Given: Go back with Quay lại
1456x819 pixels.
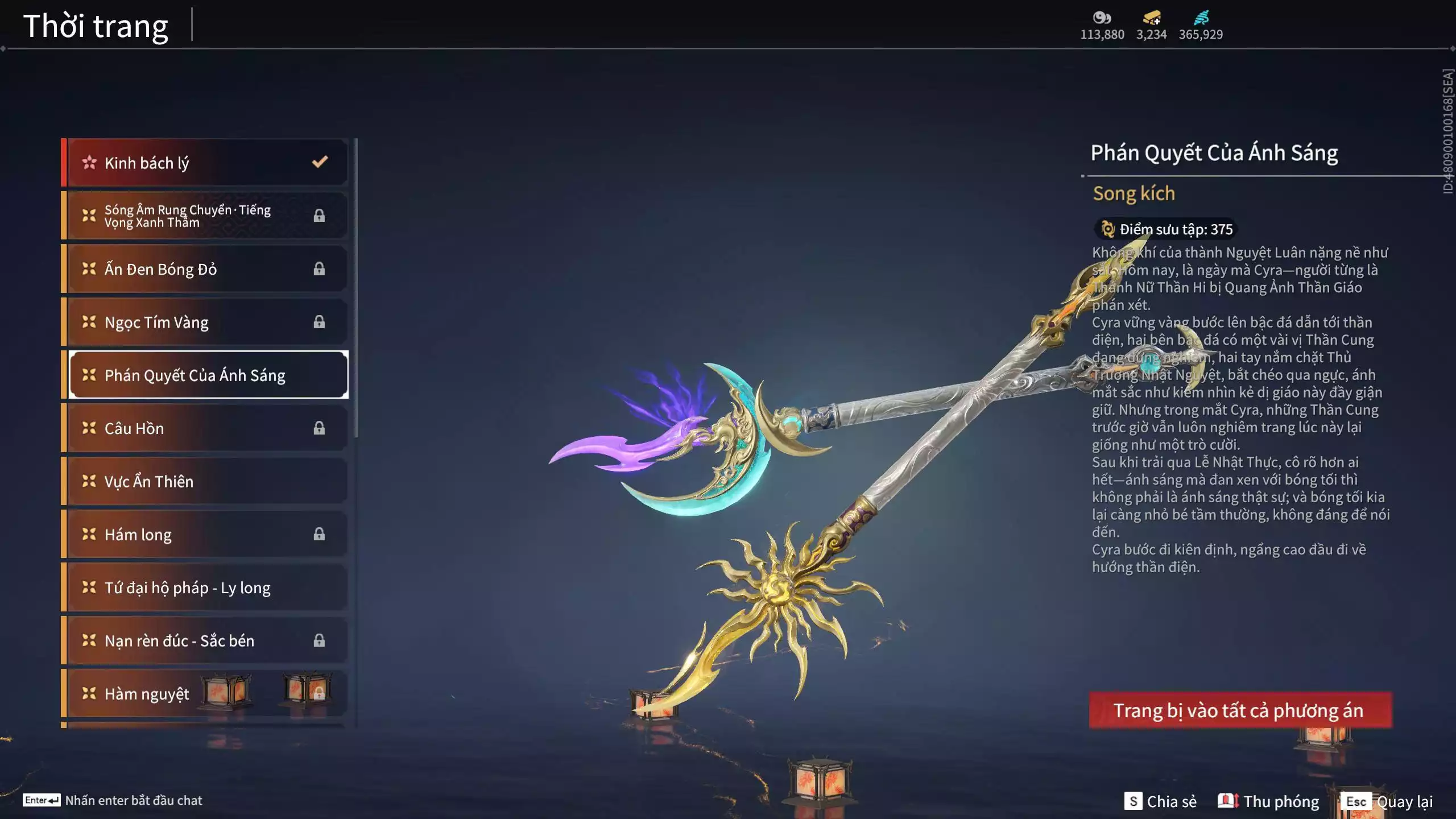Looking at the screenshot, I should click(x=1387, y=801).
